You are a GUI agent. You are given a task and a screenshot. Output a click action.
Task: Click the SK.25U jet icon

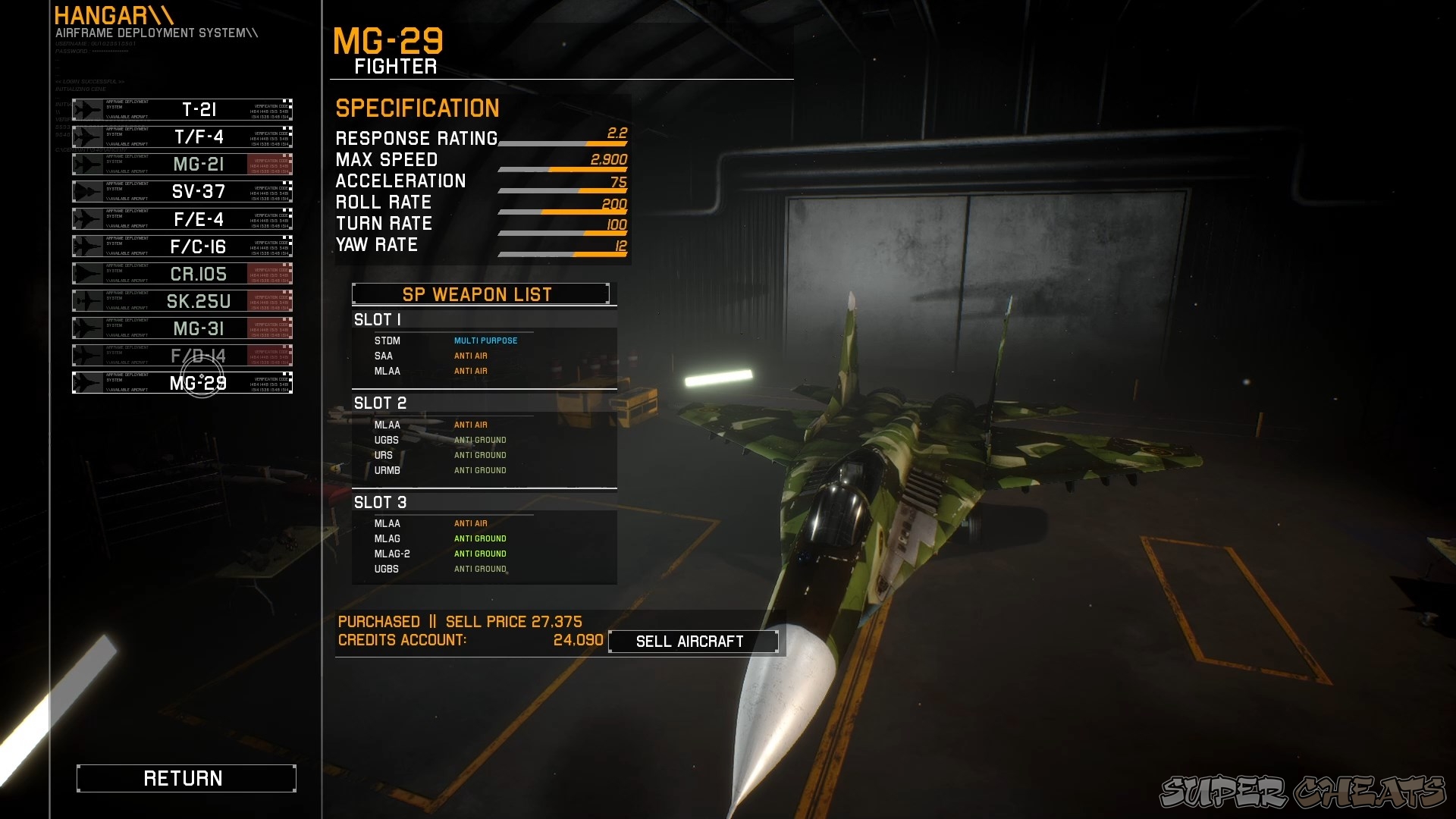tap(87, 300)
